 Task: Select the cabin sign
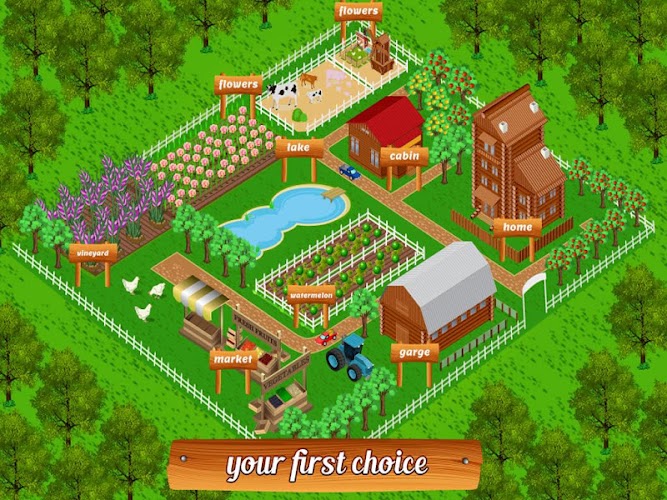point(404,156)
